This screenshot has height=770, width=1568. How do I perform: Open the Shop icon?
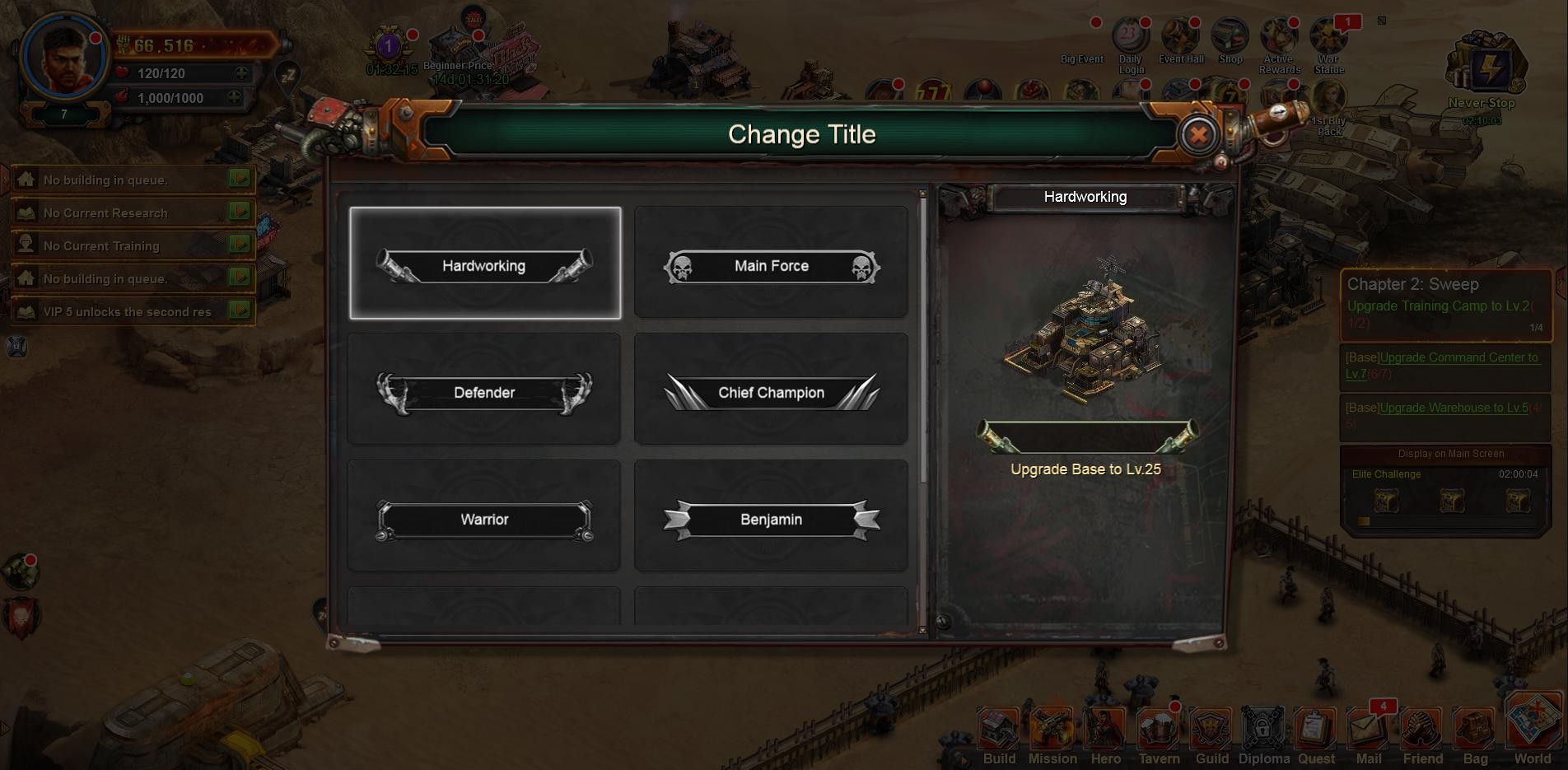(x=1230, y=41)
